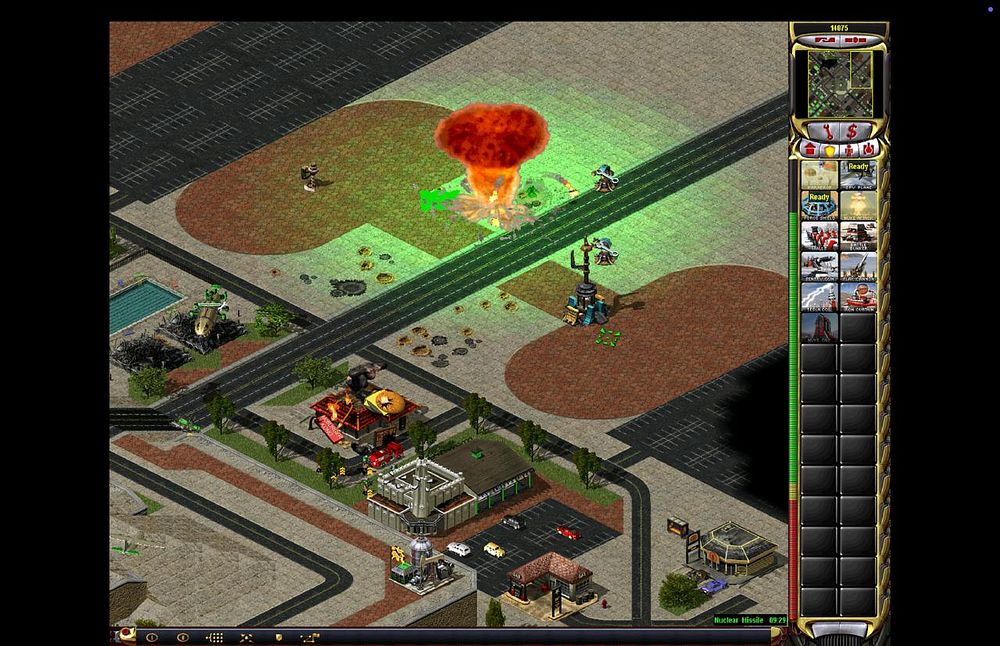Click the red diplomacy button in bottom bar
The width and height of the screenshot is (1000, 646).
[126, 636]
